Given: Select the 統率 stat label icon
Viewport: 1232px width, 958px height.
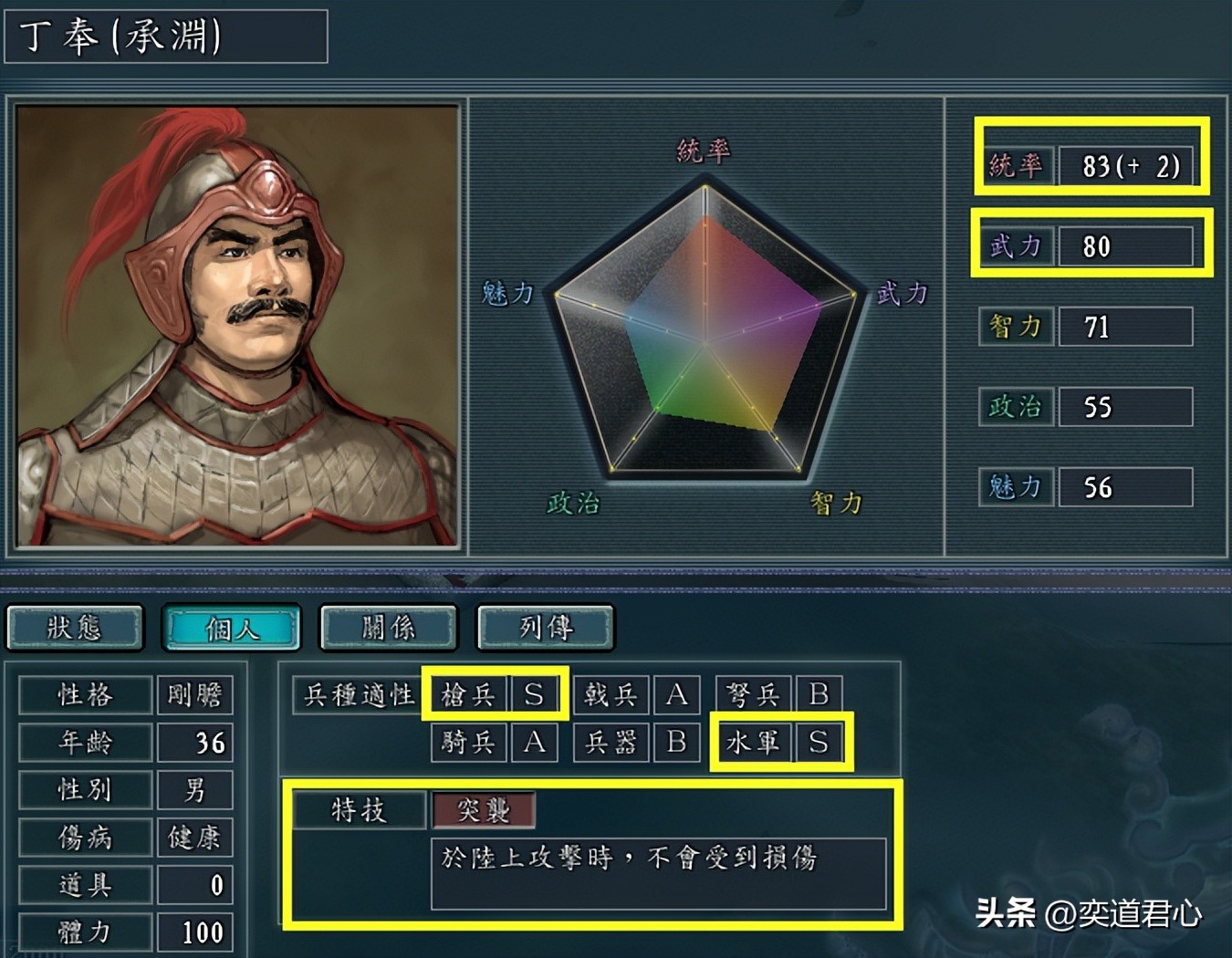Looking at the screenshot, I should click(x=1016, y=166).
